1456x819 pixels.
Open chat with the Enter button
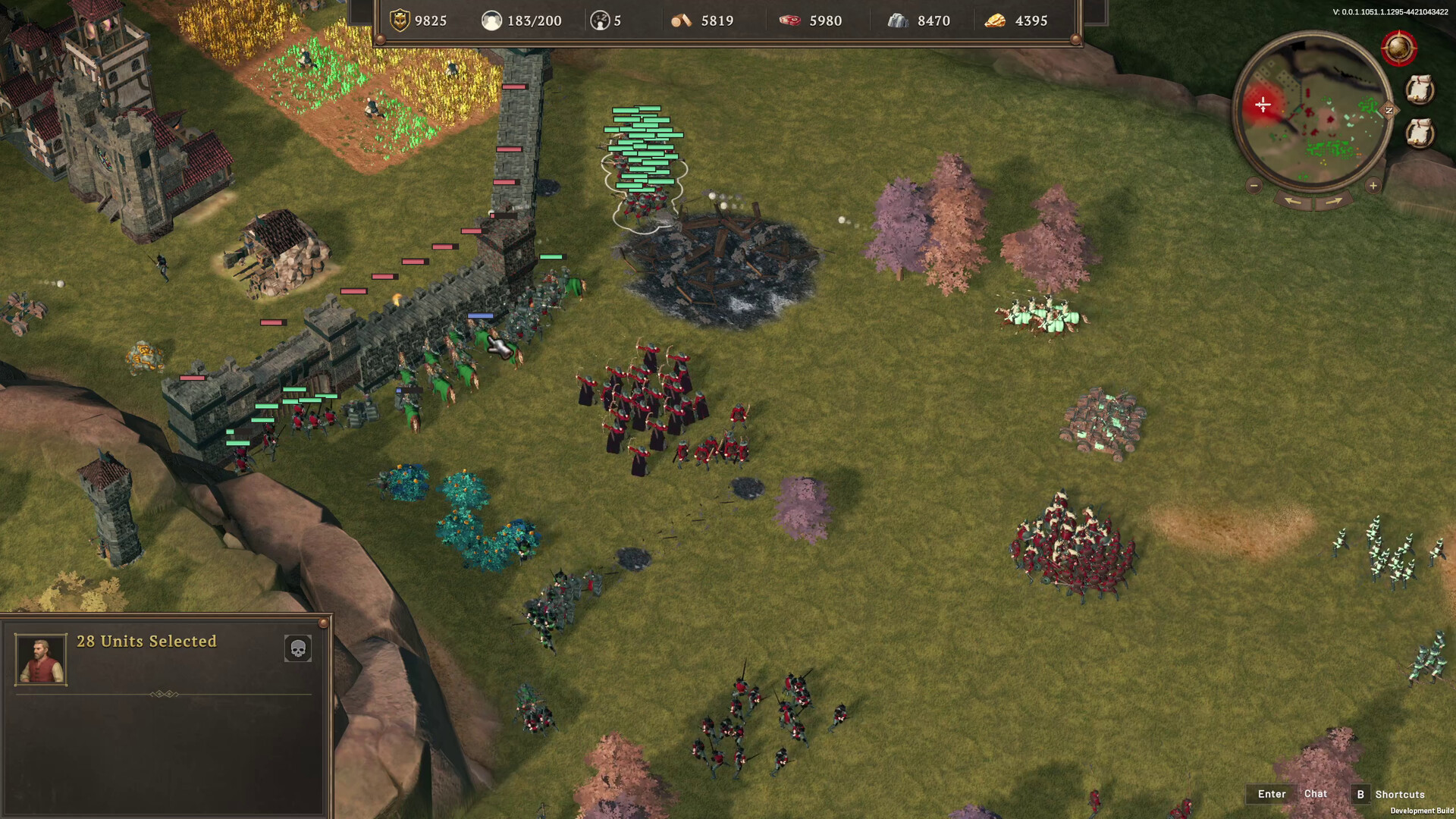(1271, 794)
